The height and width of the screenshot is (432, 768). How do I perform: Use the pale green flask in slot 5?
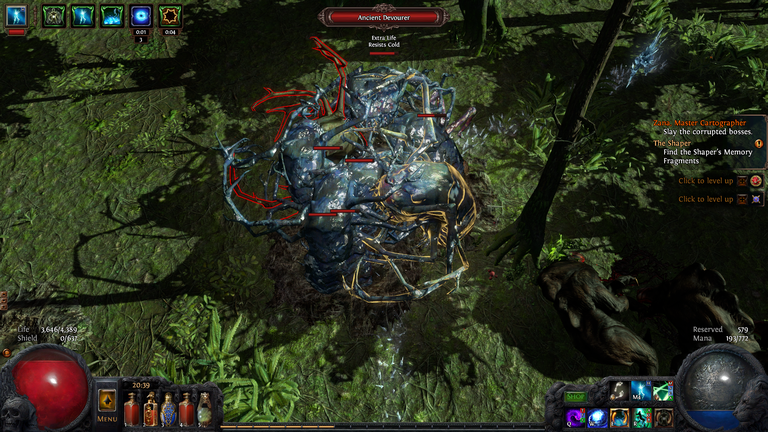205,409
